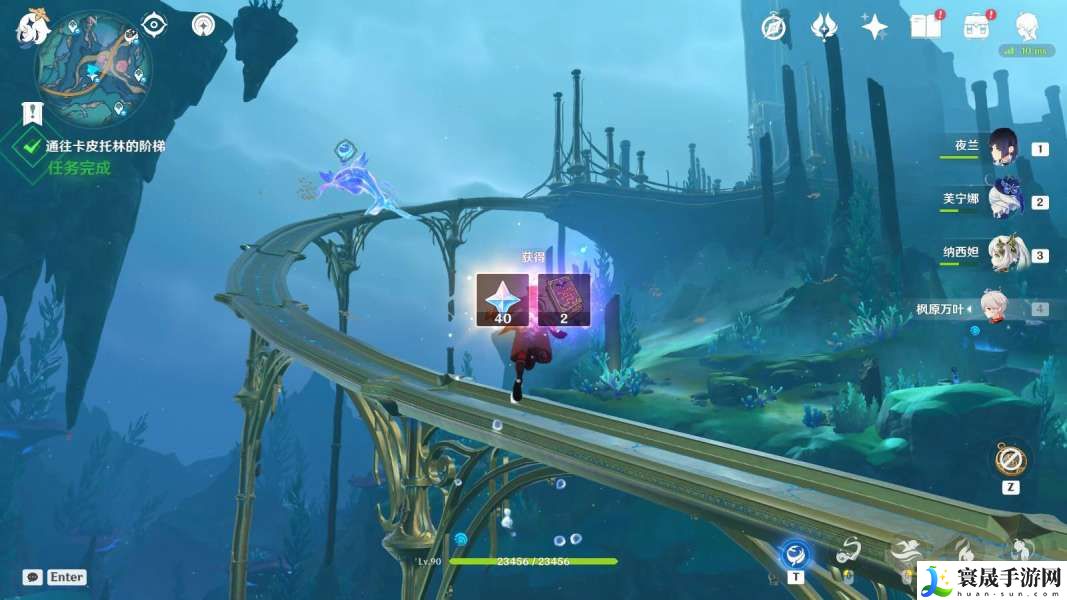Switch to party member 芙宁娜
Screen dimensions: 1067x600
[x=1002, y=200]
